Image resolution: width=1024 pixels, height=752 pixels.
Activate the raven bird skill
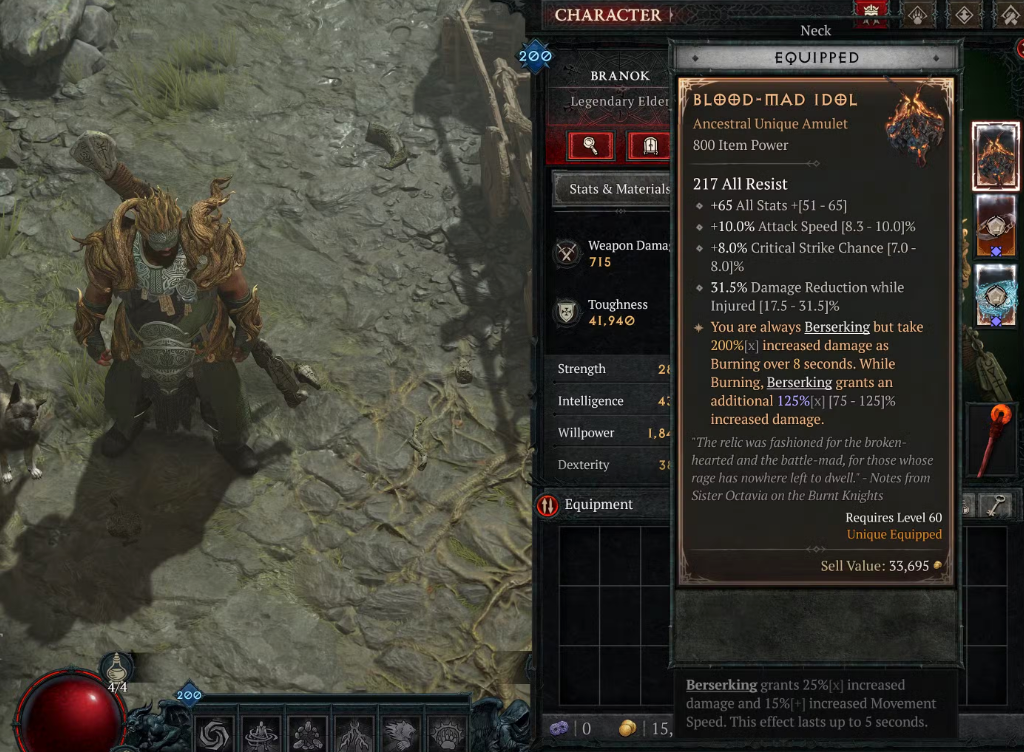click(x=402, y=733)
